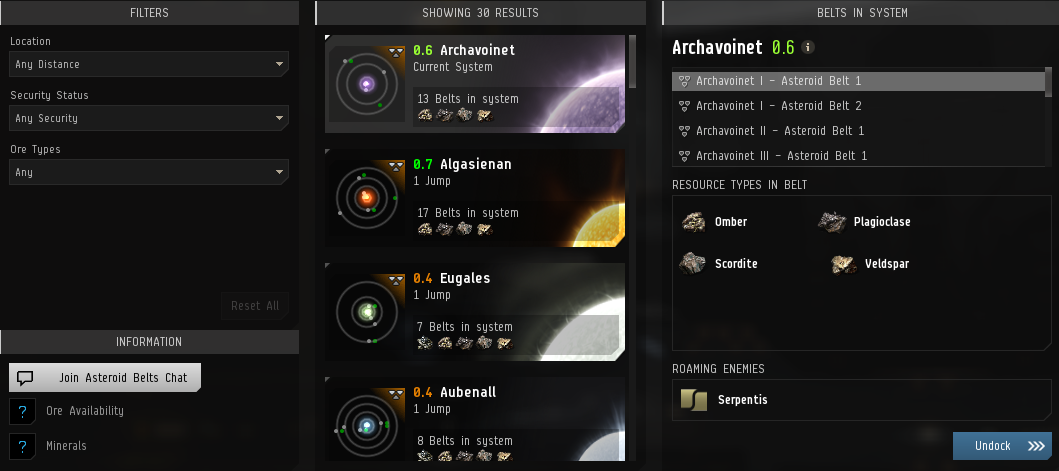Screen dimensions: 1059x471
Task: Click the Plagioclase ore resource
Action: coord(865,222)
